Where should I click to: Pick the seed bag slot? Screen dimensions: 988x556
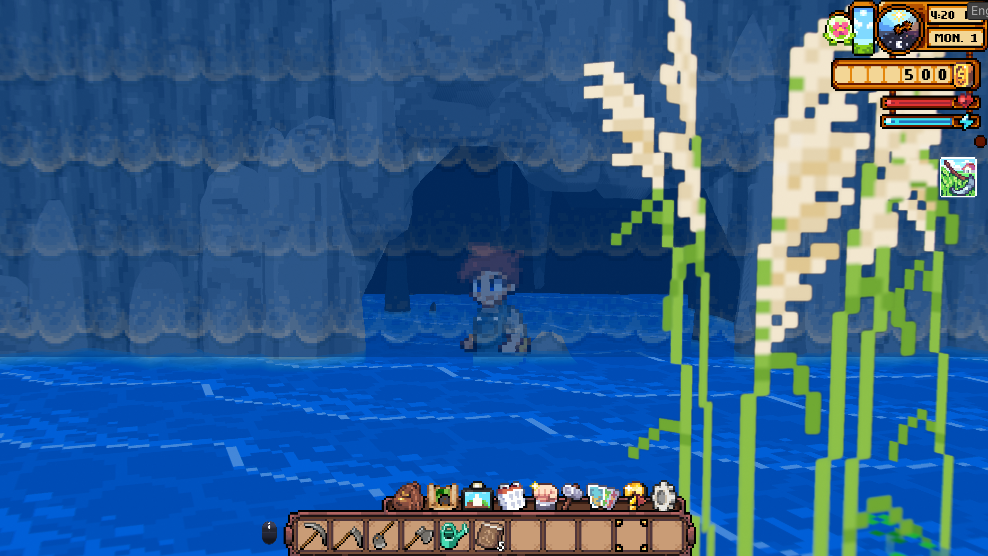coord(490,533)
